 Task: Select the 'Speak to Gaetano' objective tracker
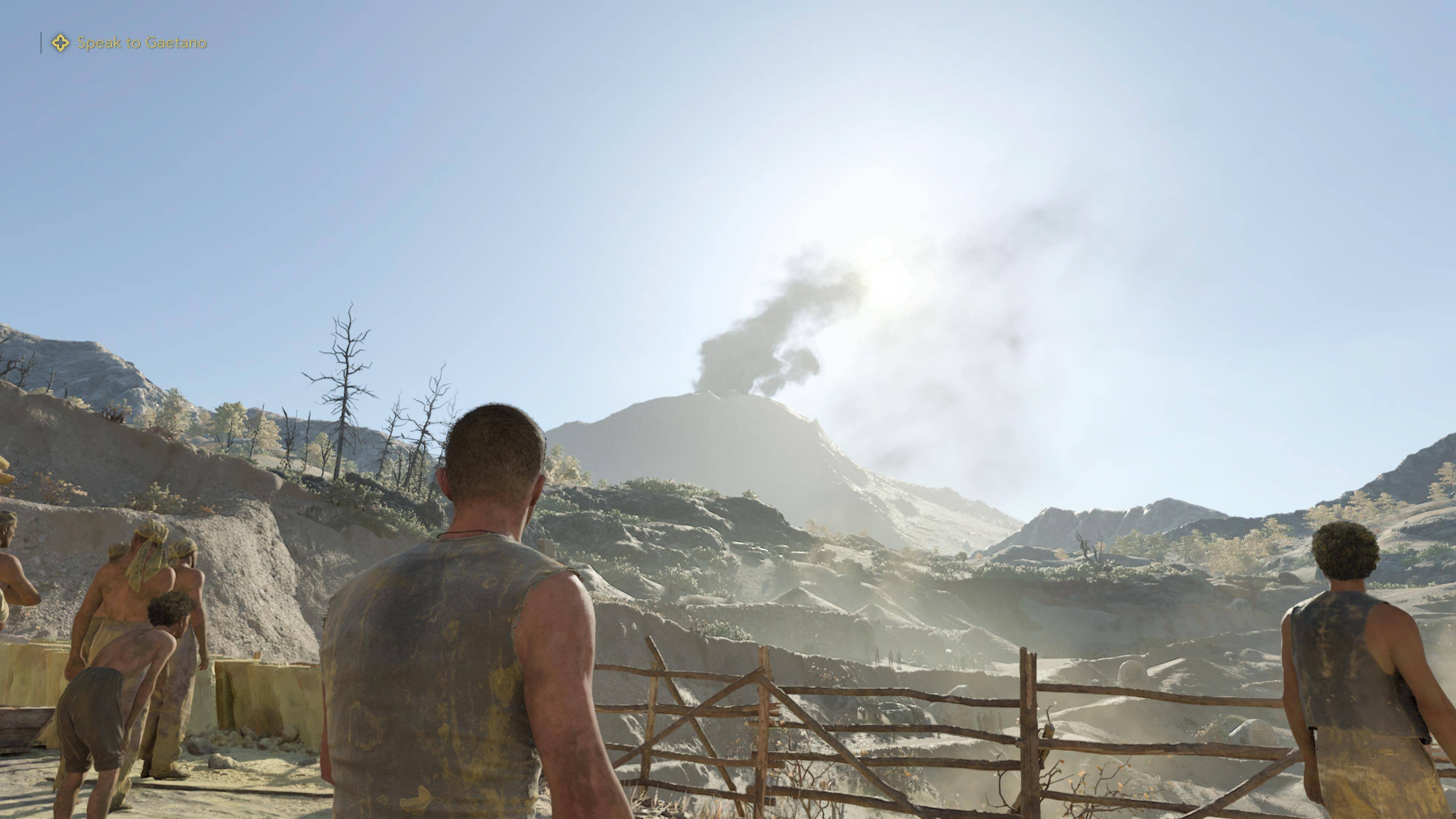[142, 43]
